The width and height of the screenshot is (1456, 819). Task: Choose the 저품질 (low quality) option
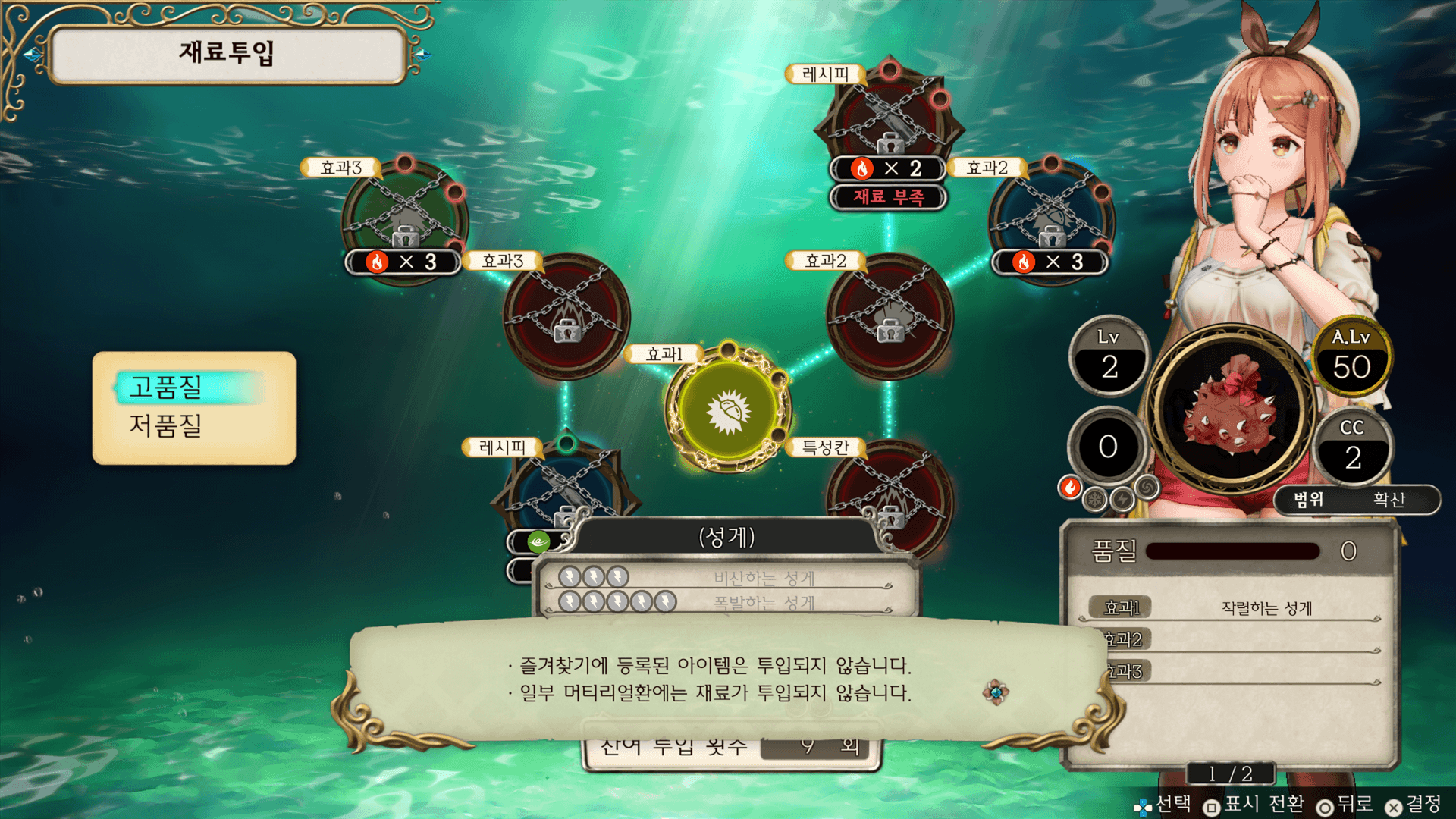(x=167, y=425)
